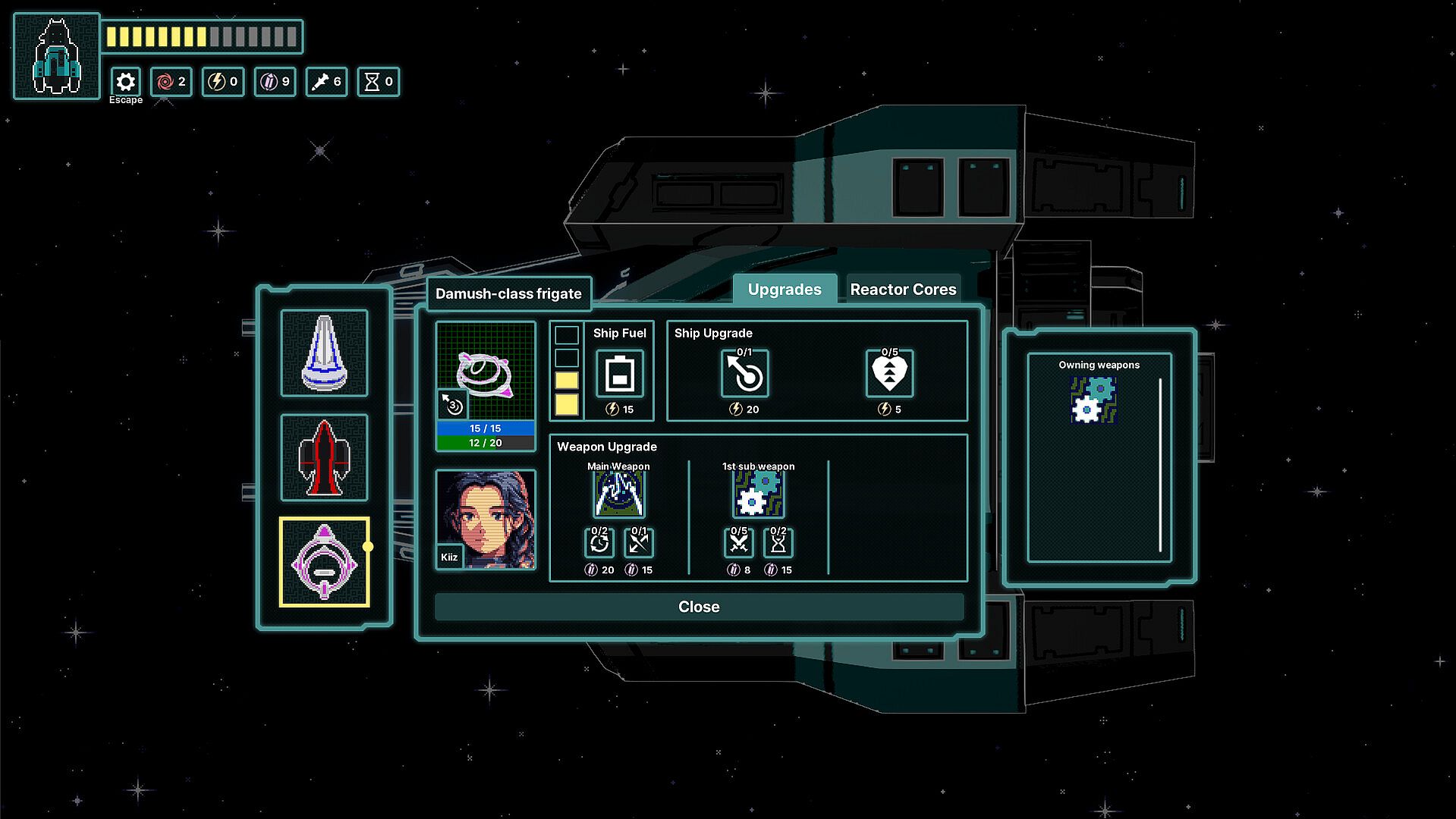Buy the crossed swords sub weapon upgrade

click(738, 543)
